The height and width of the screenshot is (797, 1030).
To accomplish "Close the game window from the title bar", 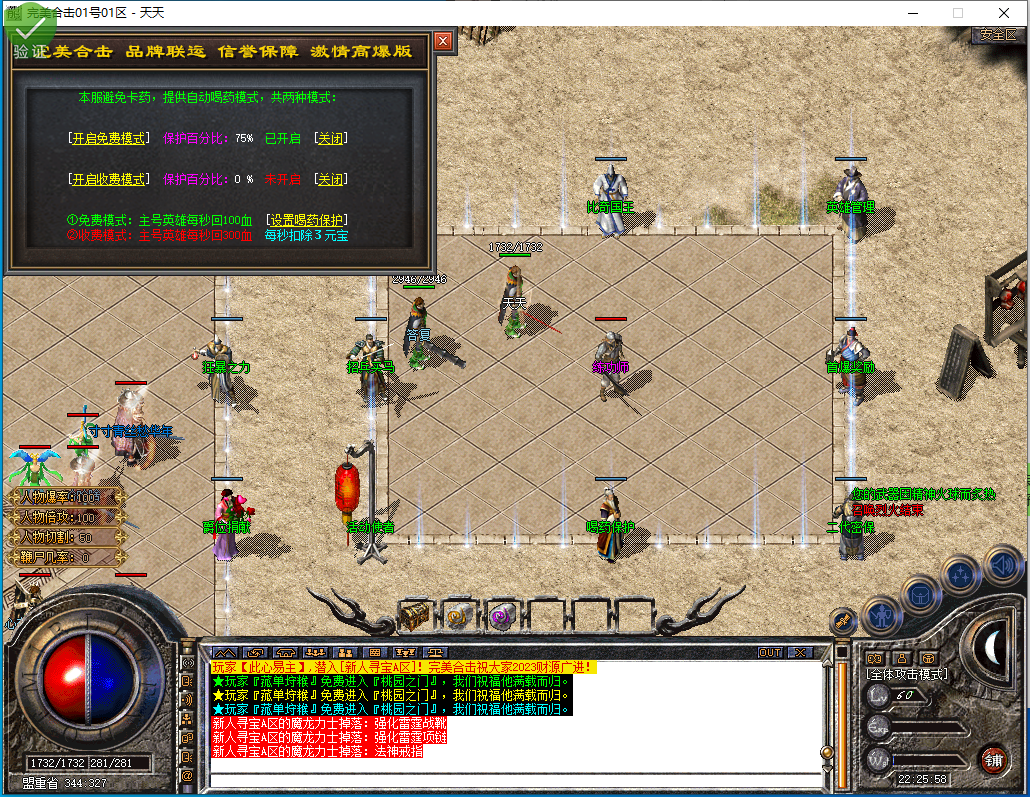I will point(1003,13).
